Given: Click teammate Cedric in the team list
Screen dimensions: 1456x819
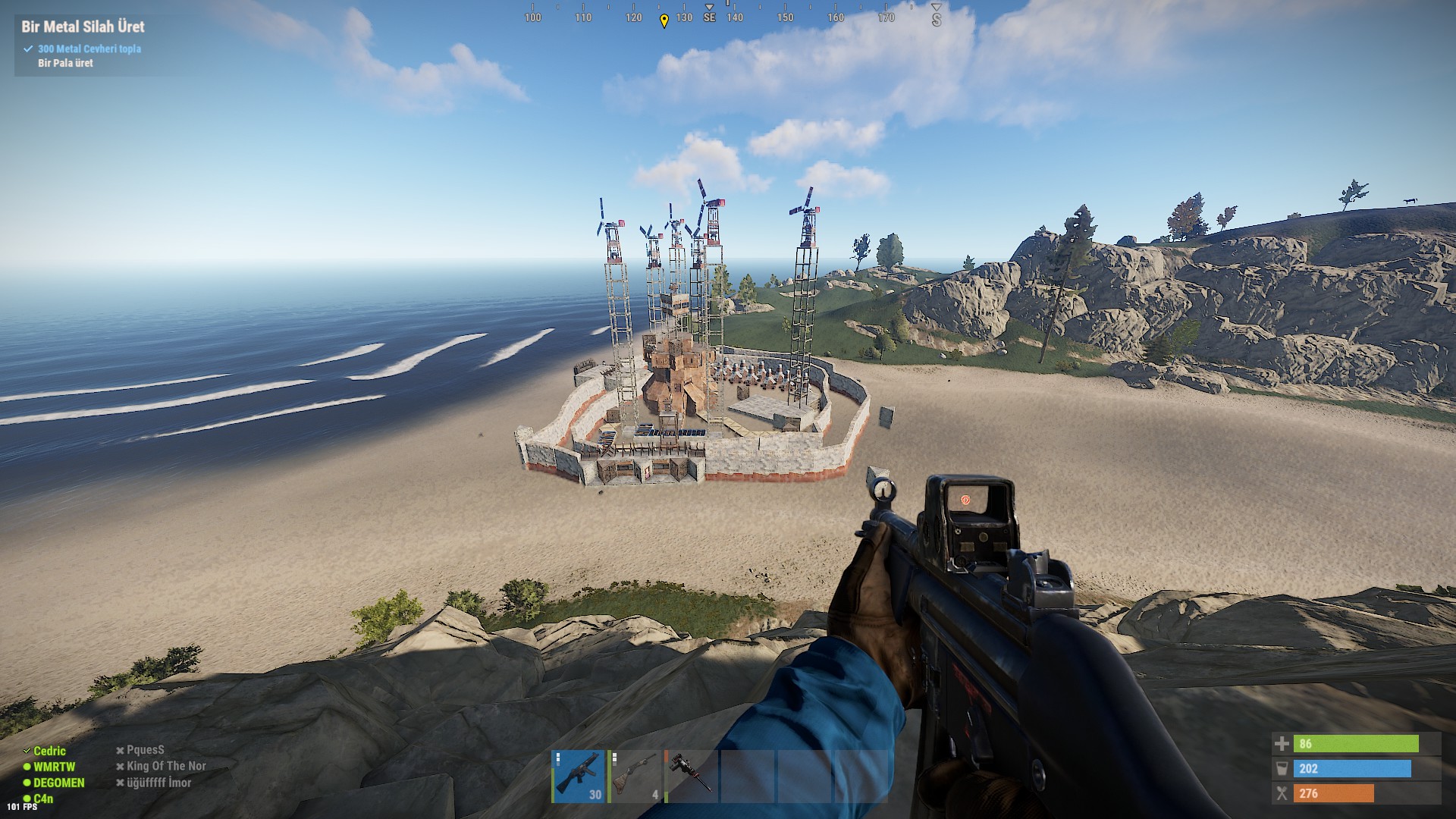Looking at the screenshot, I should 49,751.
